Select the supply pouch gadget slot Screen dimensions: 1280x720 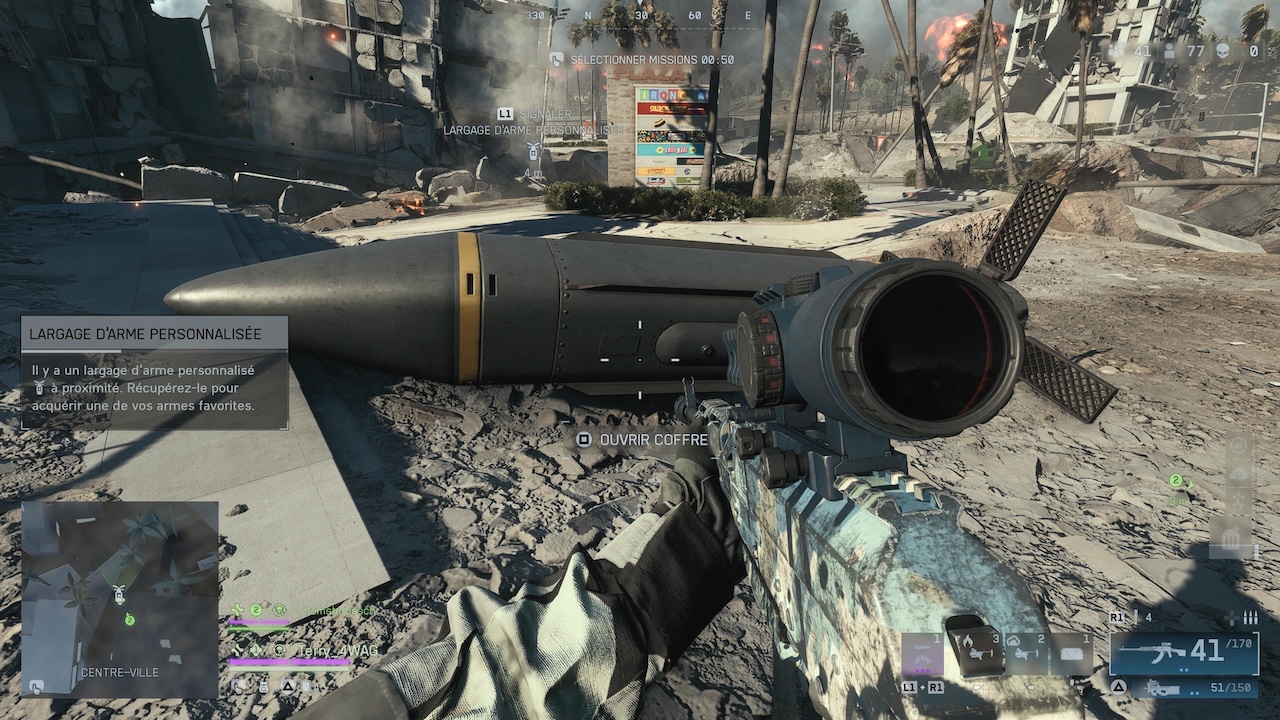click(1070, 653)
